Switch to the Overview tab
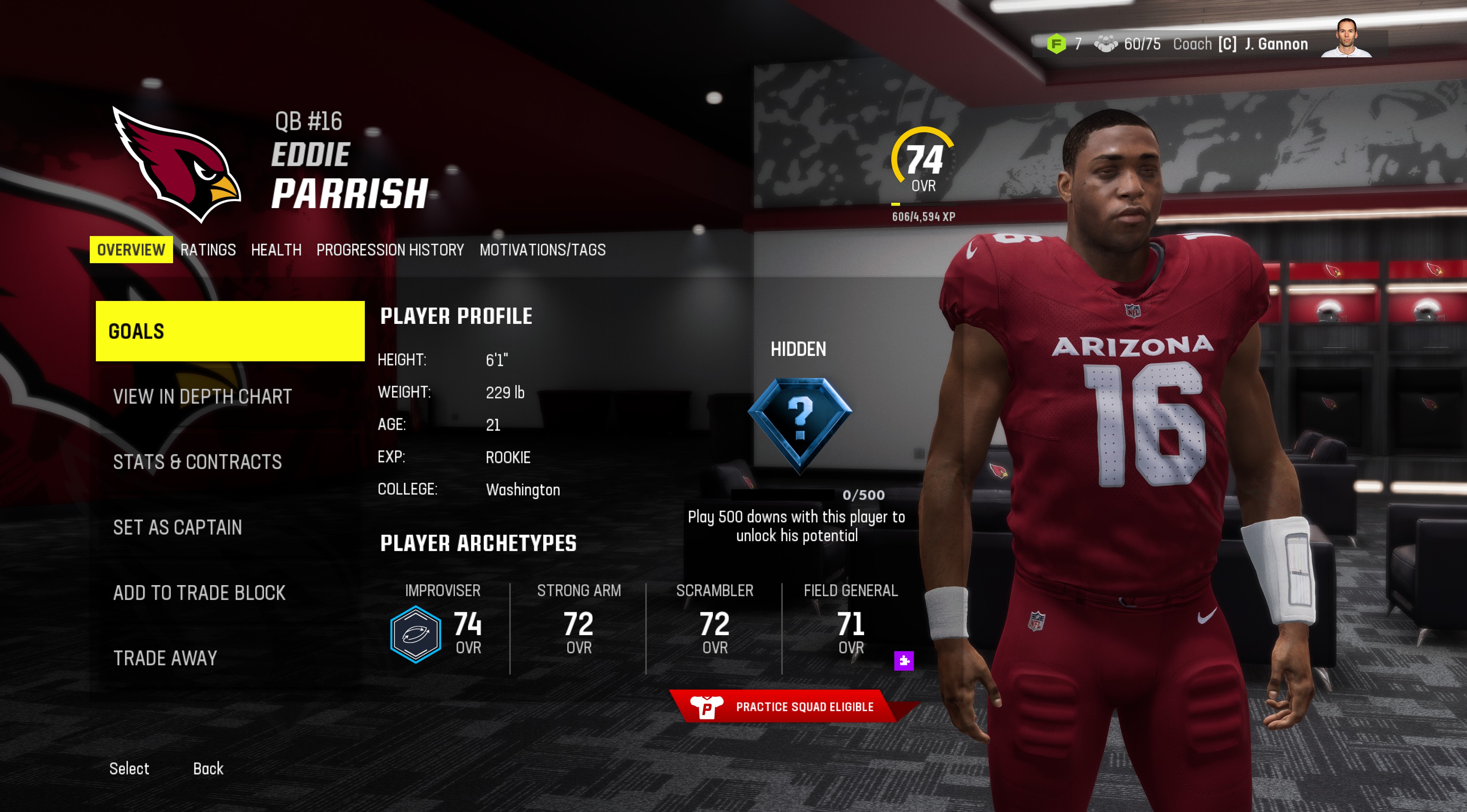1467x812 pixels. (131, 250)
